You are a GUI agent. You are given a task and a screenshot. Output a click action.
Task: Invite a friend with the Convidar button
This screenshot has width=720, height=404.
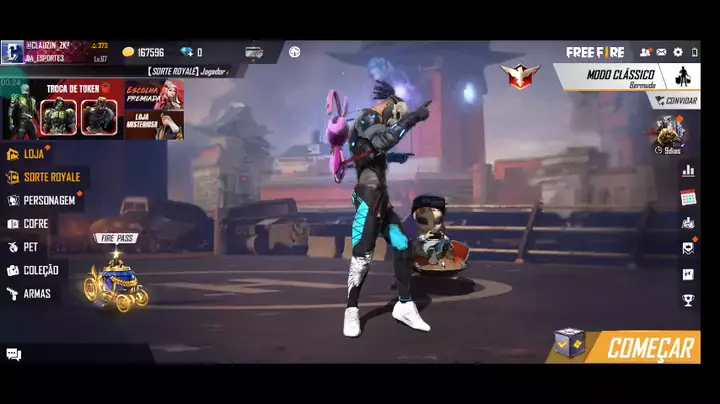click(x=676, y=101)
